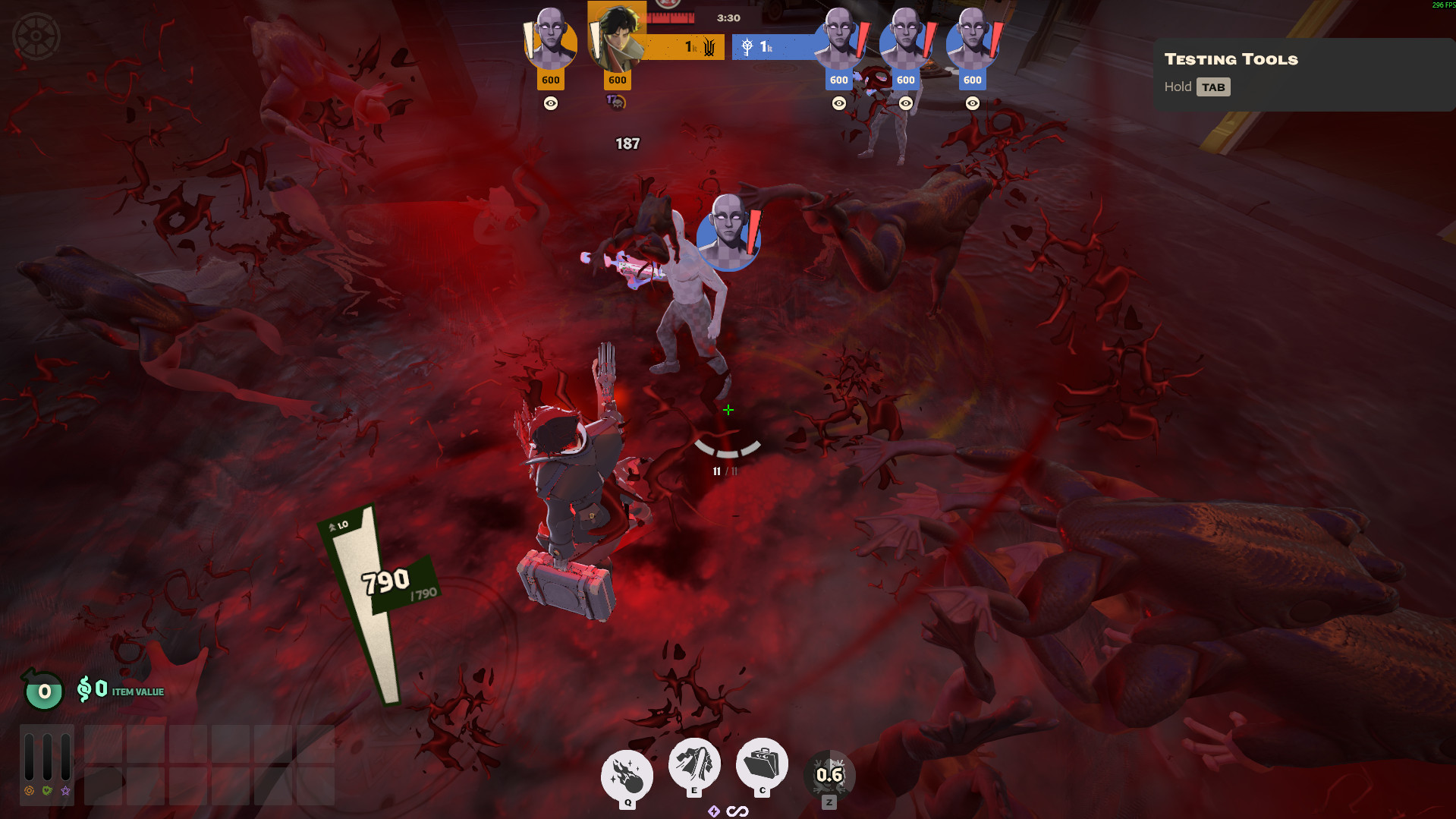Click the eye icon under the orange placeholder
The image size is (1456, 819).
tap(551, 103)
